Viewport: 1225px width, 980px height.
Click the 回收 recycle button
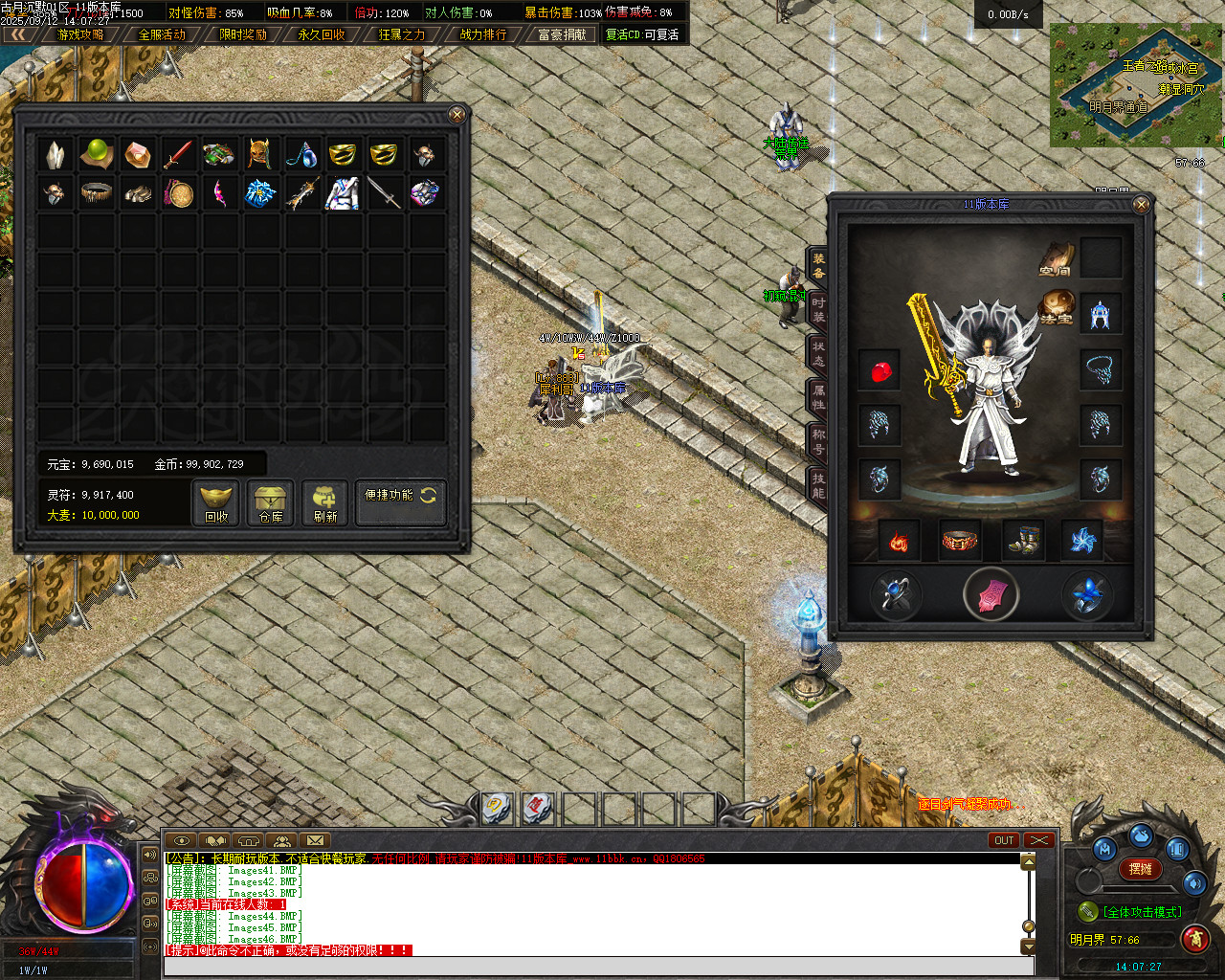(216, 503)
